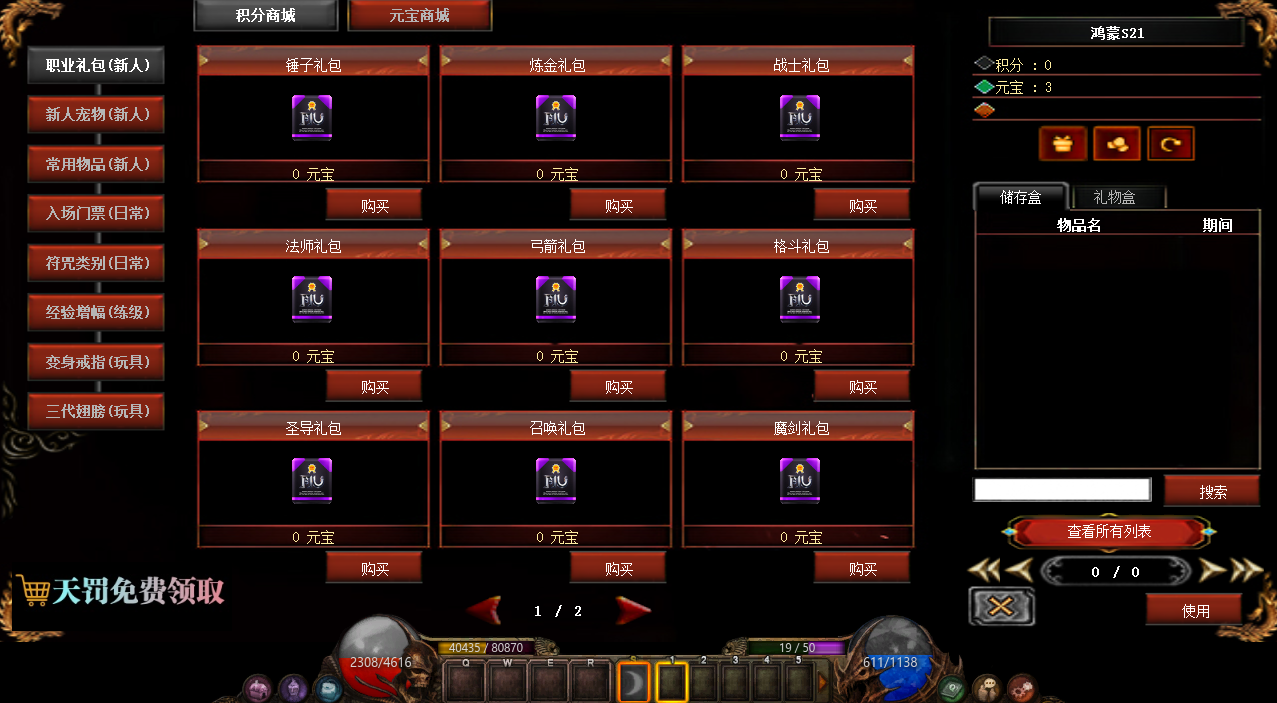
Task: Buy the 锤子礼包 gift pack
Action: click(374, 206)
